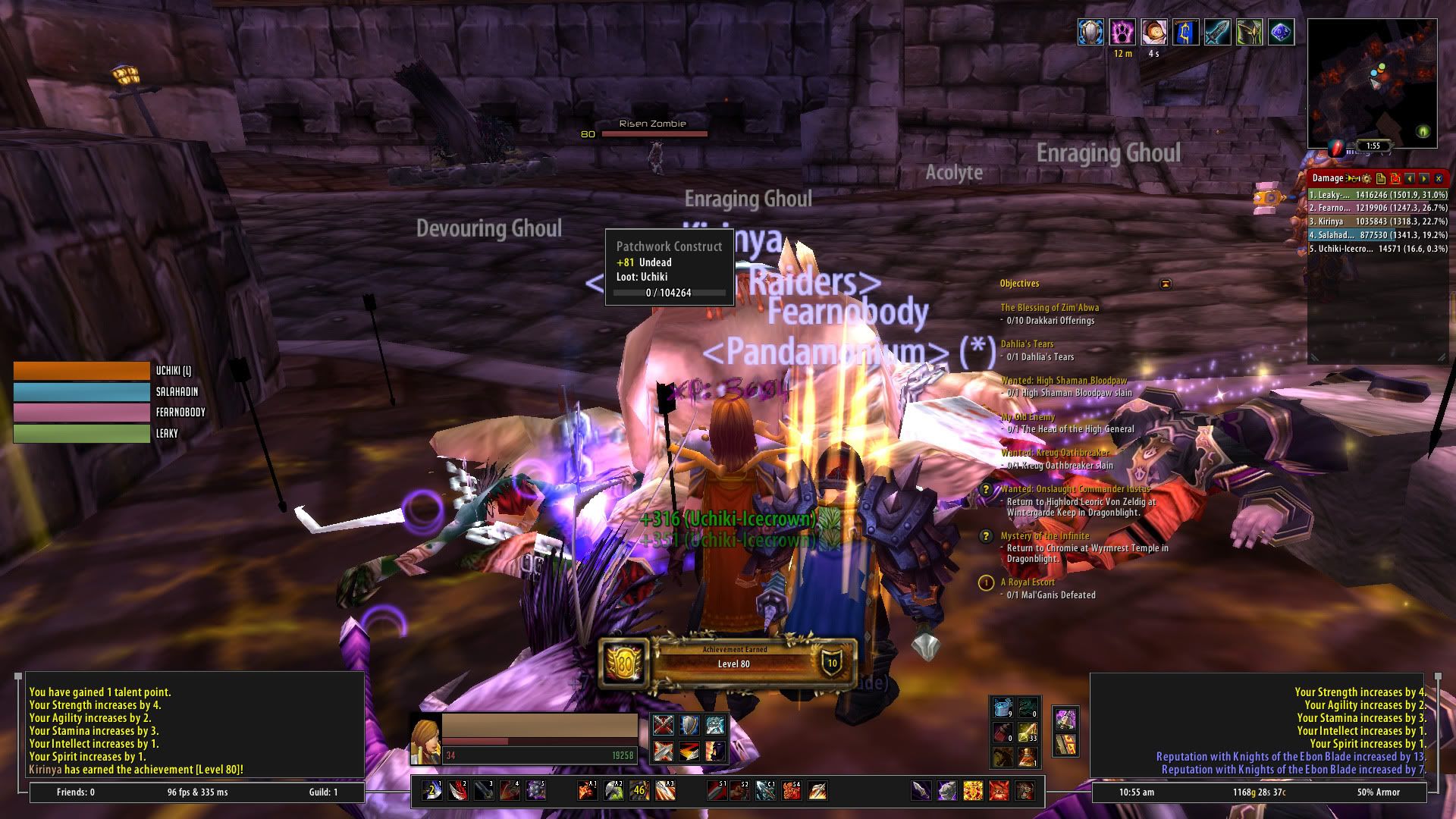Open the damage meter gear settings
Image resolution: width=1456 pixels, height=819 pixels.
coord(1367,178)
